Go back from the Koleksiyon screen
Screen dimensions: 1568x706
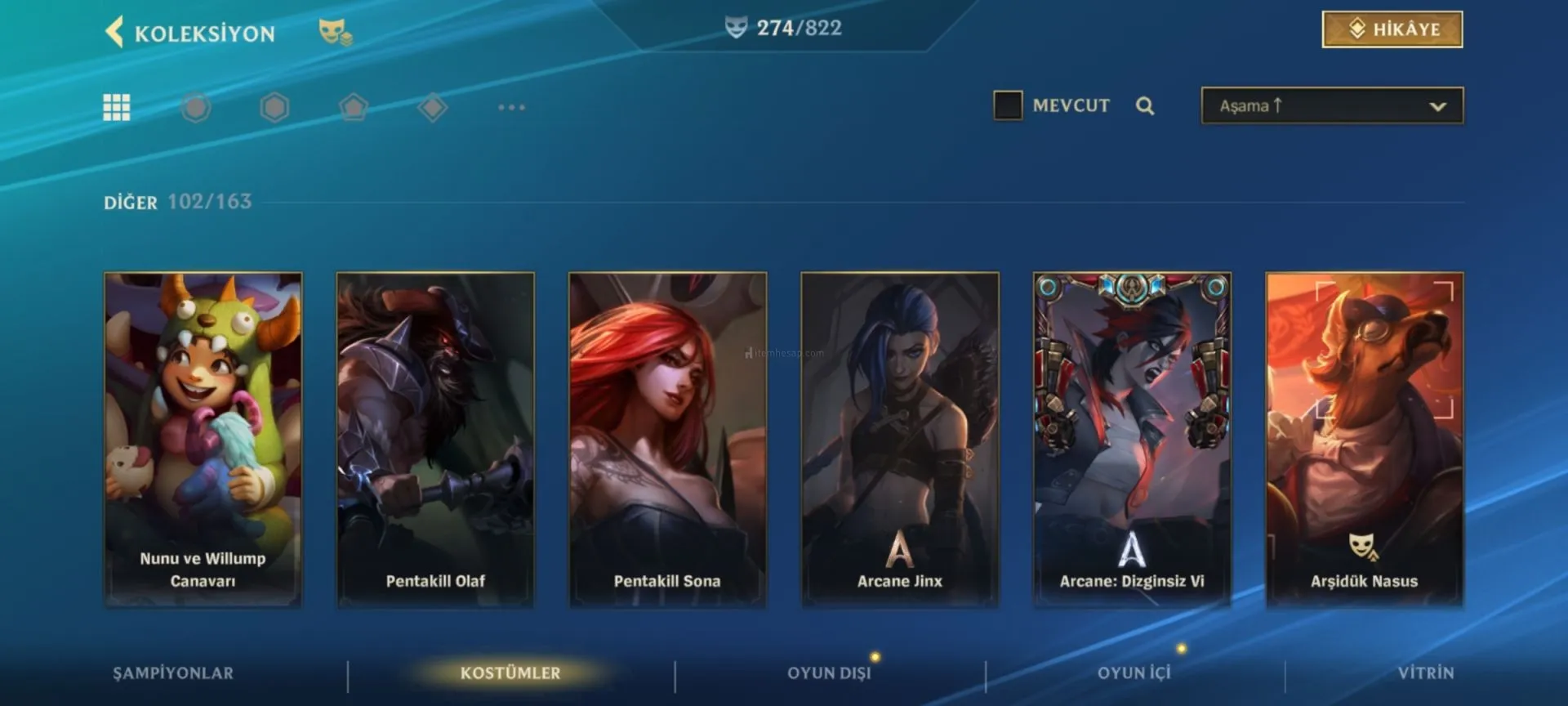pyautogui.click(x=115, y=33)
